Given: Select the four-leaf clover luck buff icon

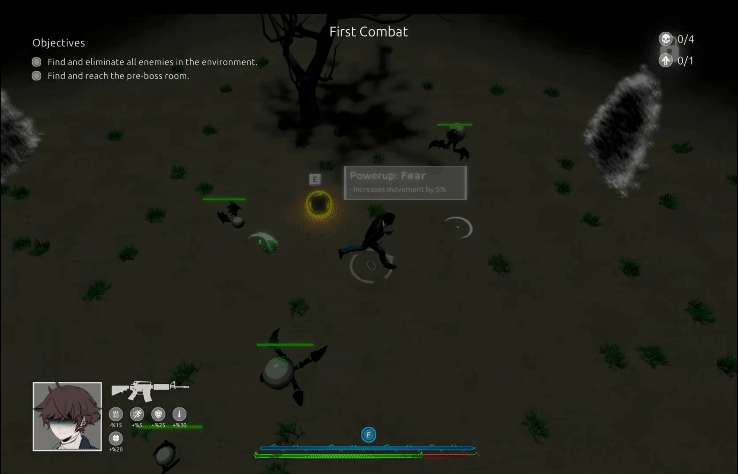Looking at the screenshot, I should tap(116, 438).
